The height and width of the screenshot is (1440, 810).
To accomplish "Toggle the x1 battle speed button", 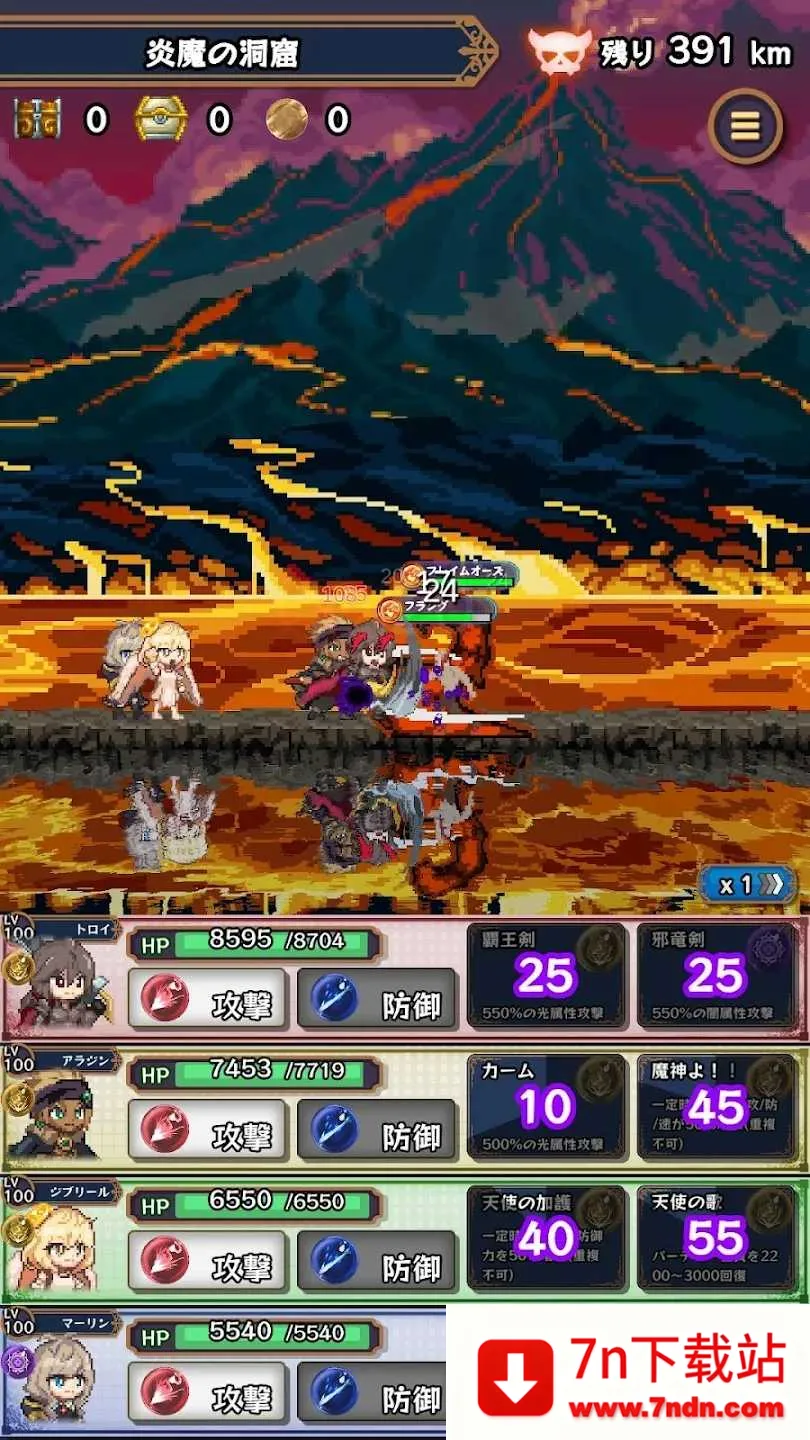I will tap(747, 884).
